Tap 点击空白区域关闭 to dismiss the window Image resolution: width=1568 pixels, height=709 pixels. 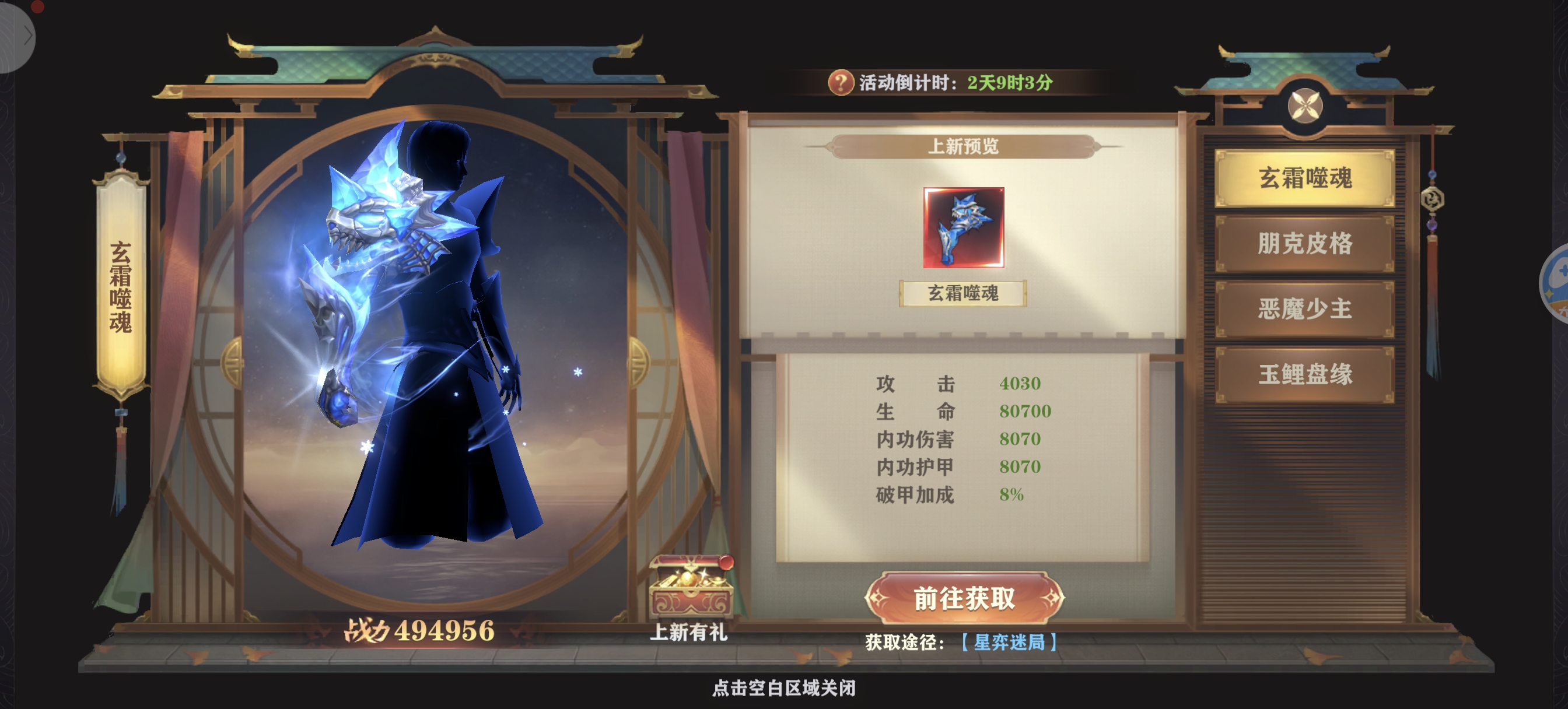(x=784, y=689)
